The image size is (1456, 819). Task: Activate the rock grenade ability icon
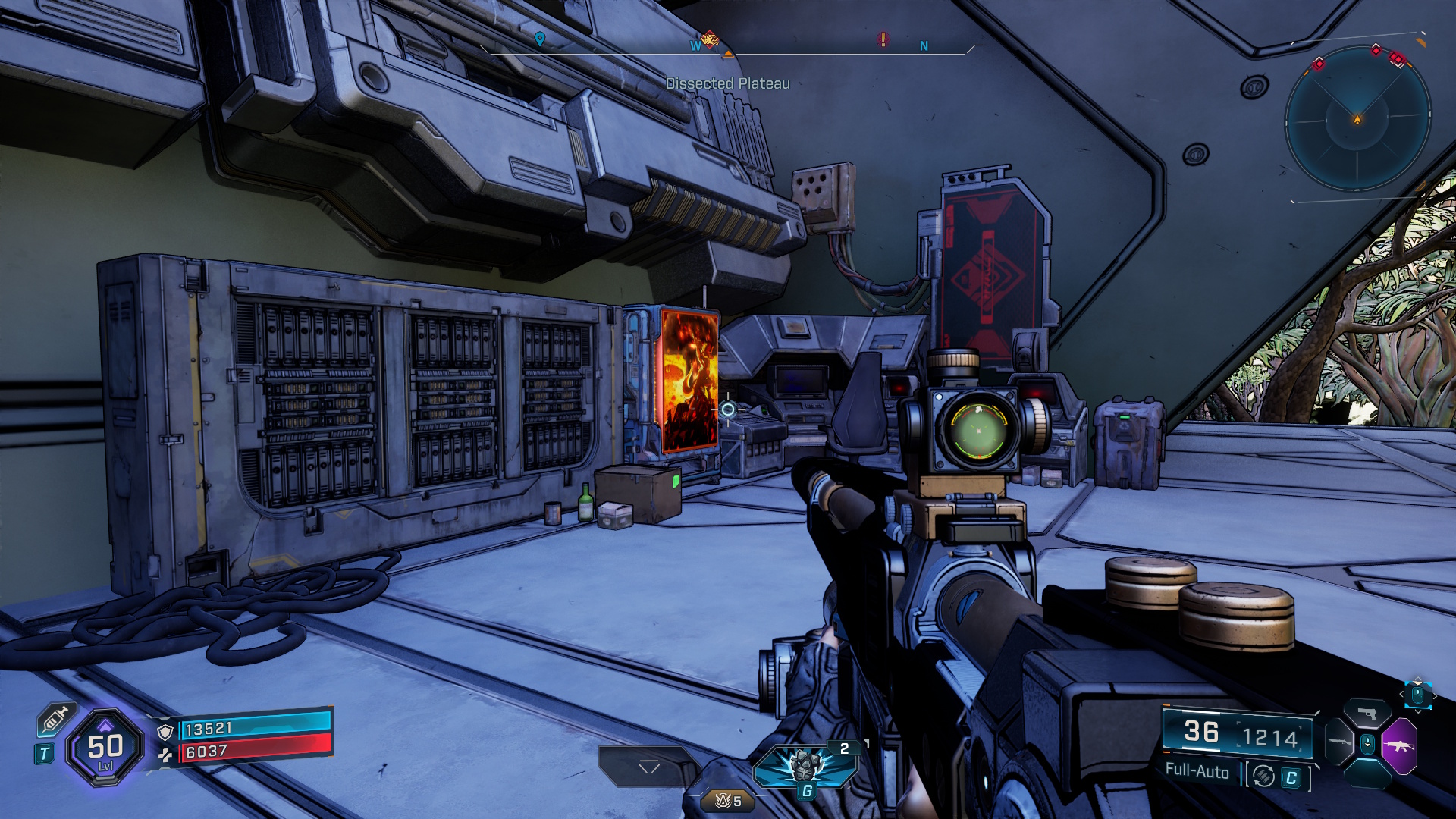click(805, 764)
